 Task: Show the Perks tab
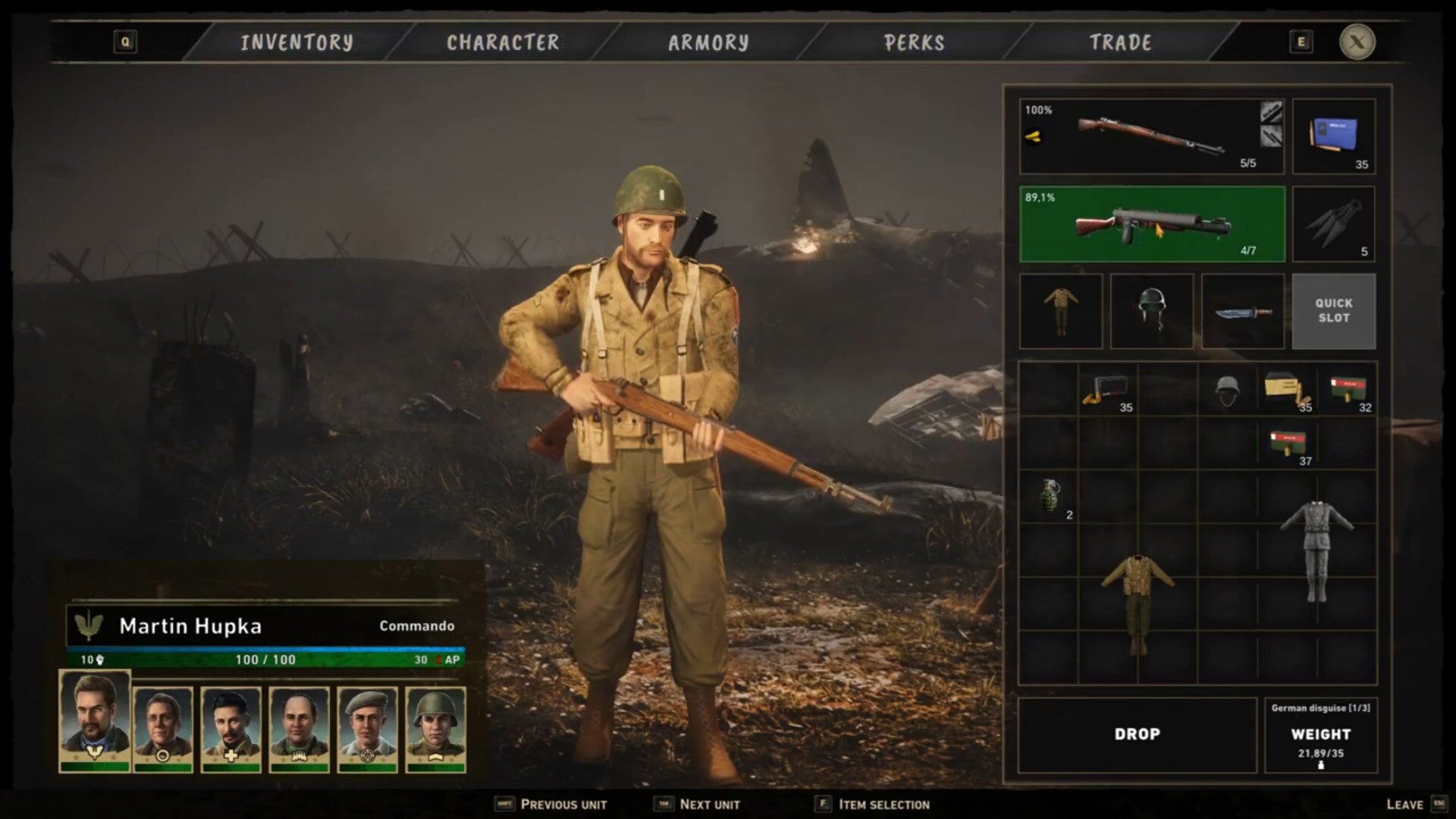[915, 42]
